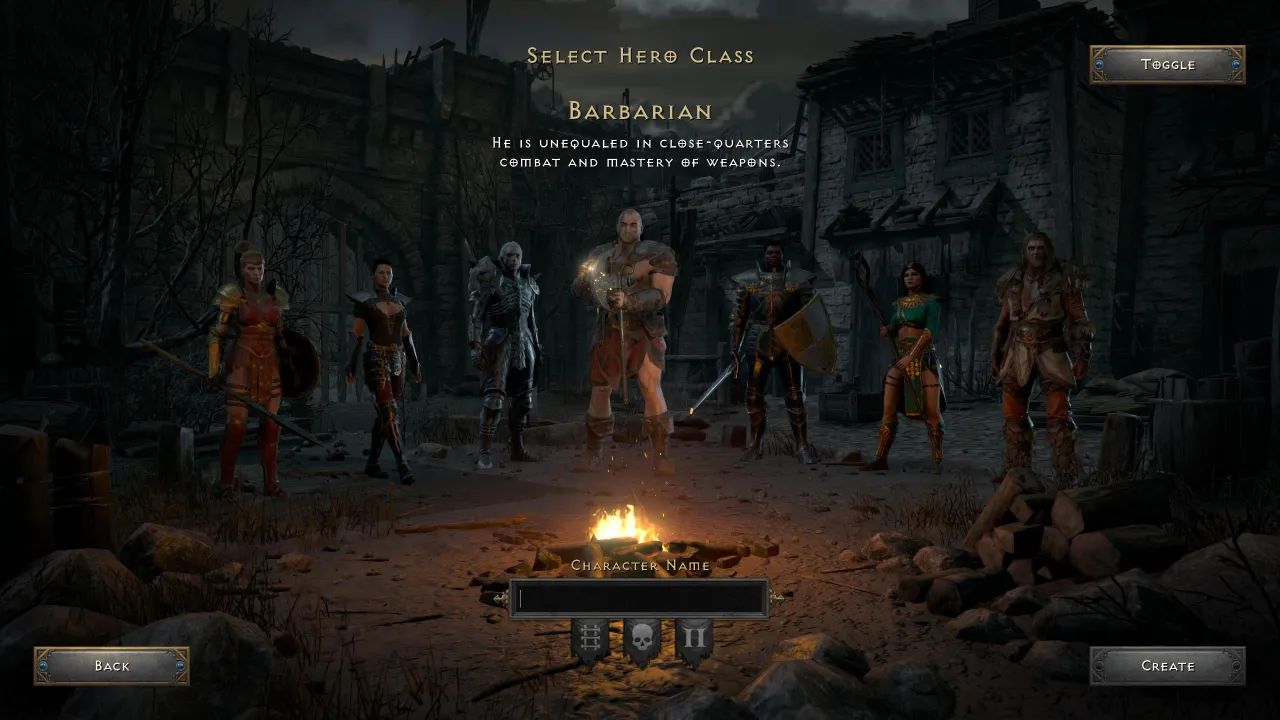Click the Barbarian class title text
Screen dimensions: 1280x720
pyautogui.click(x=639, y=112)
